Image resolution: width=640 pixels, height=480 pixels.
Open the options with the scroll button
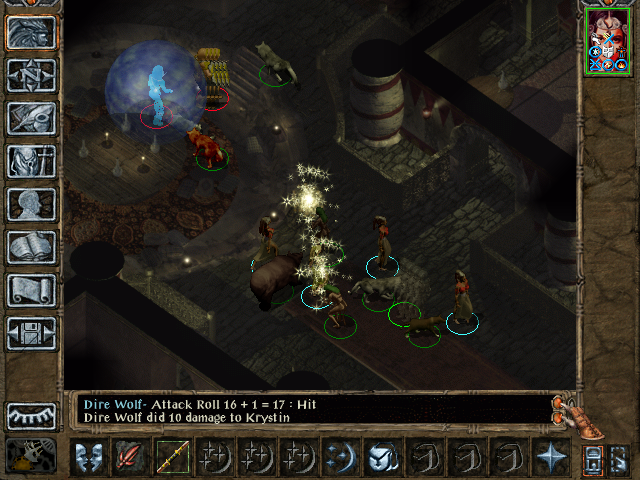point(31,290)
